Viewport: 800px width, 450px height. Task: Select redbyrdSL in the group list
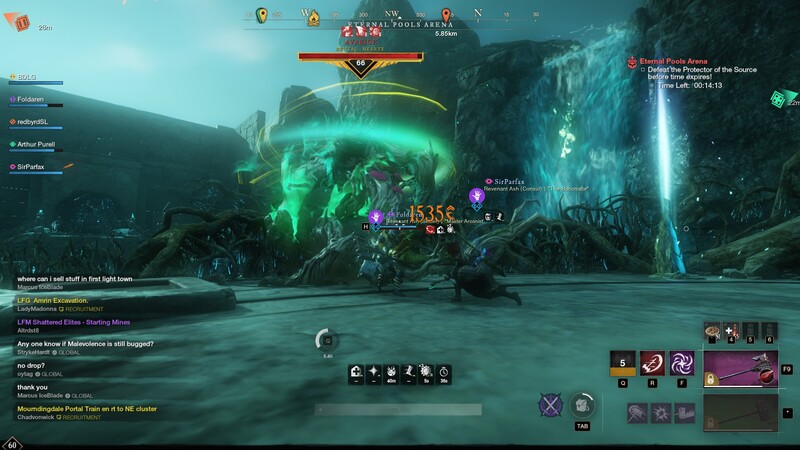(32, 122)
